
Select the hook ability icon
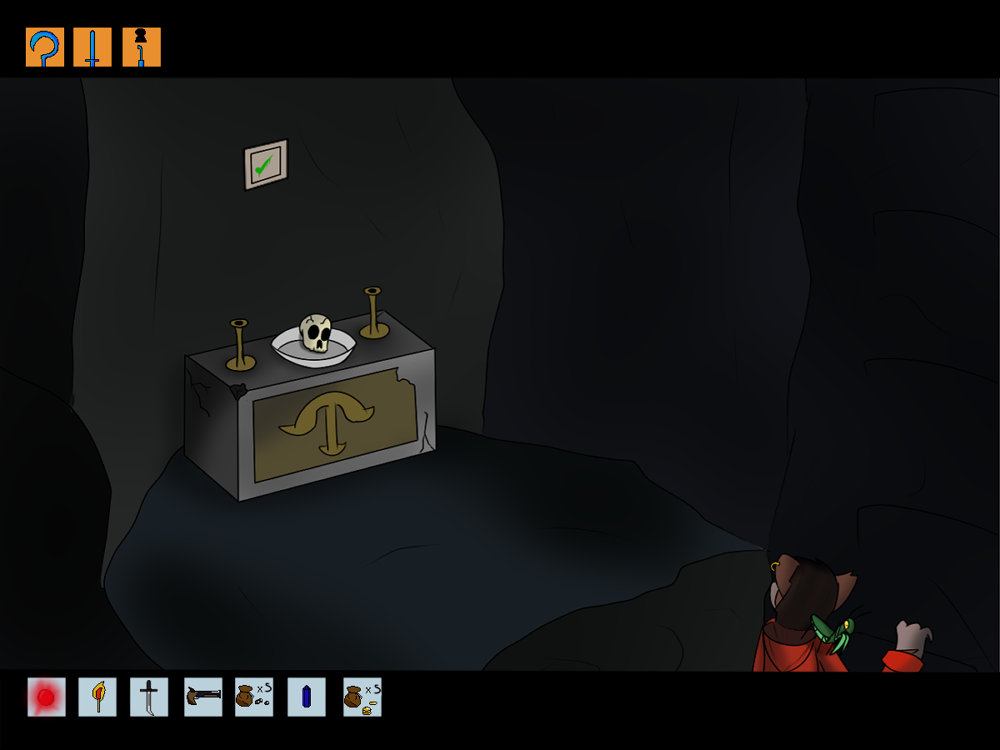pyautogui.click(x=45, y=48)
